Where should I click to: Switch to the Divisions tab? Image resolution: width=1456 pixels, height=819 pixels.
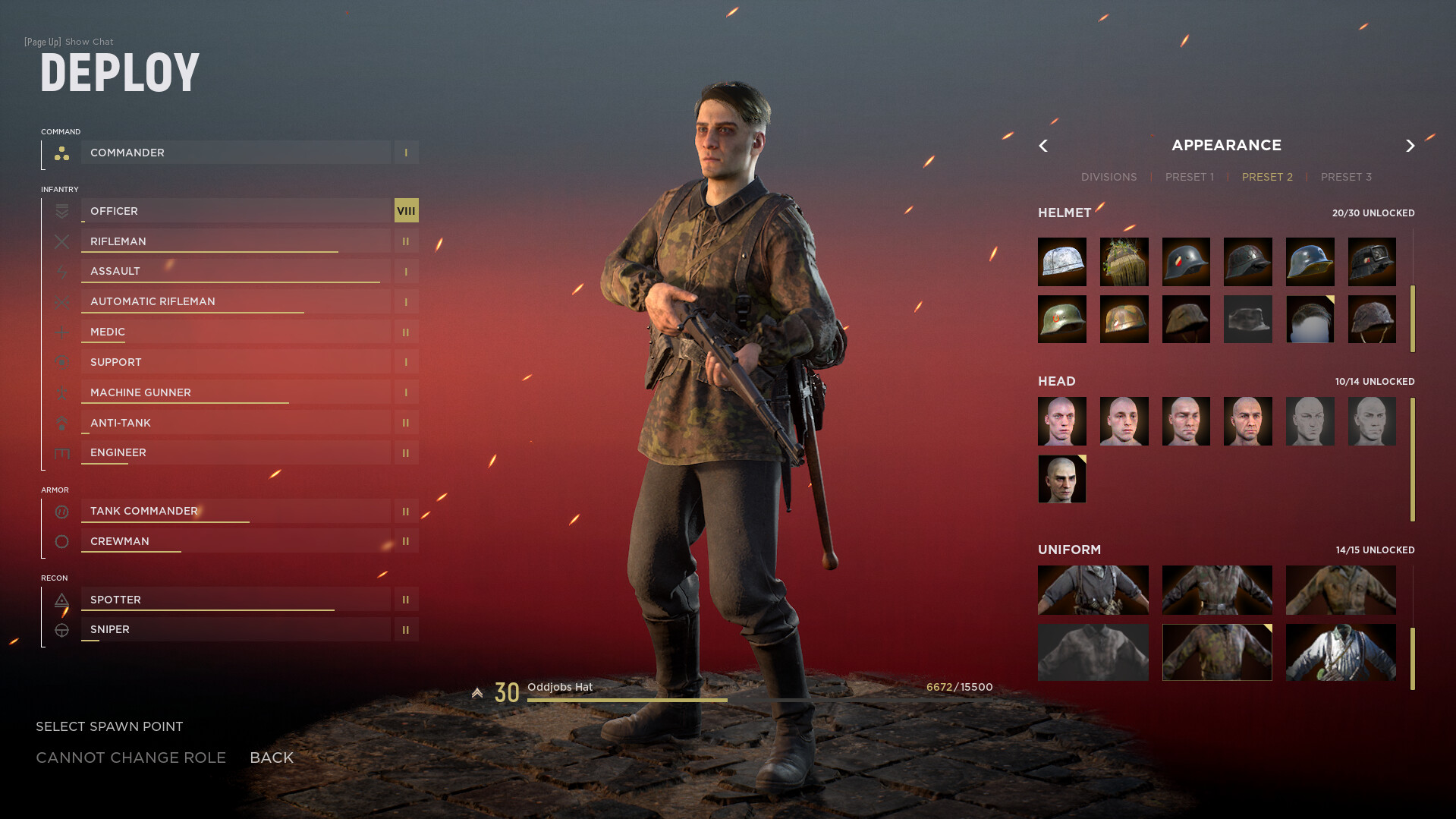tap(1109, 177)
